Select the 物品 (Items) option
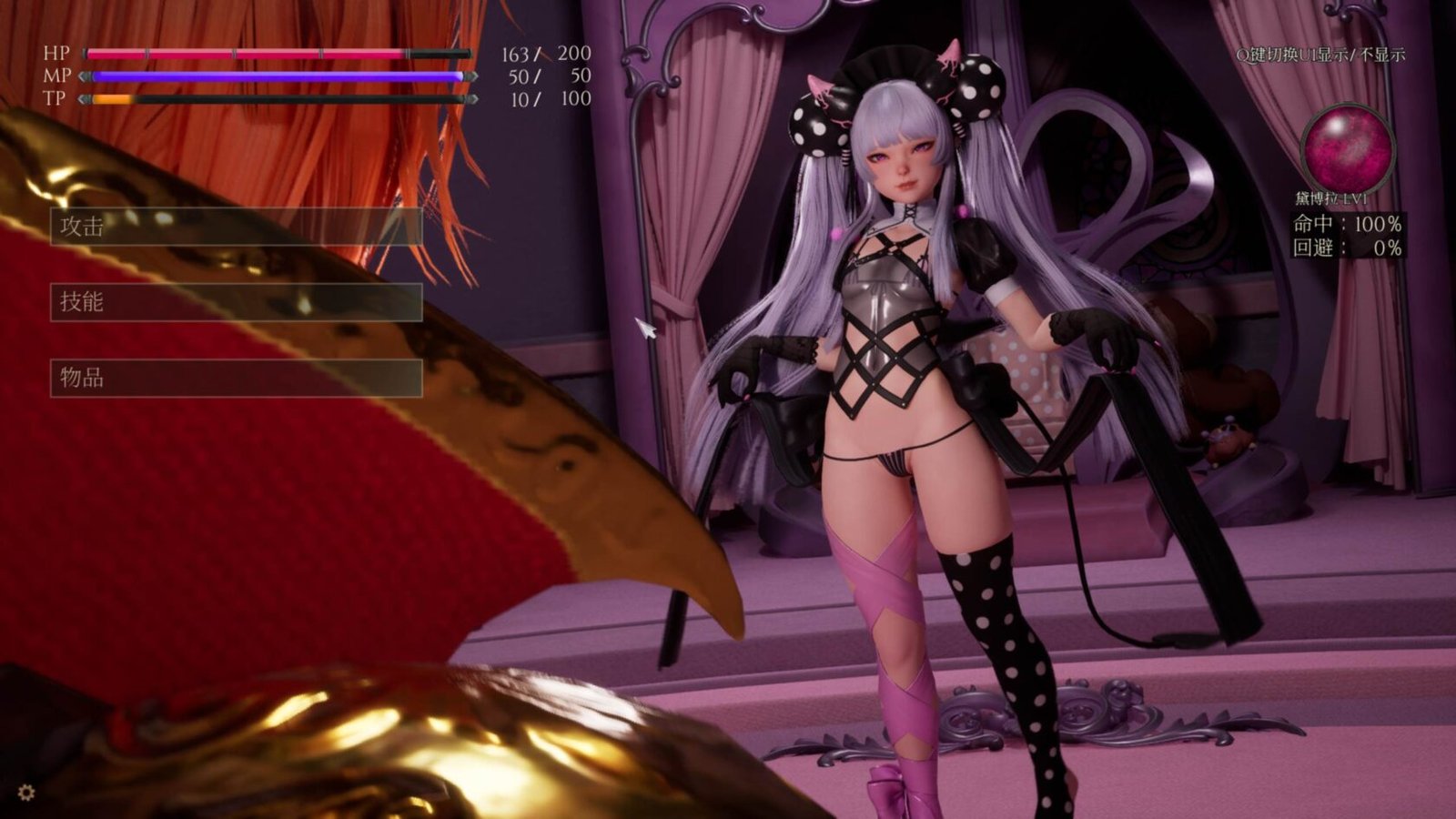 click(x=236, y=378)
